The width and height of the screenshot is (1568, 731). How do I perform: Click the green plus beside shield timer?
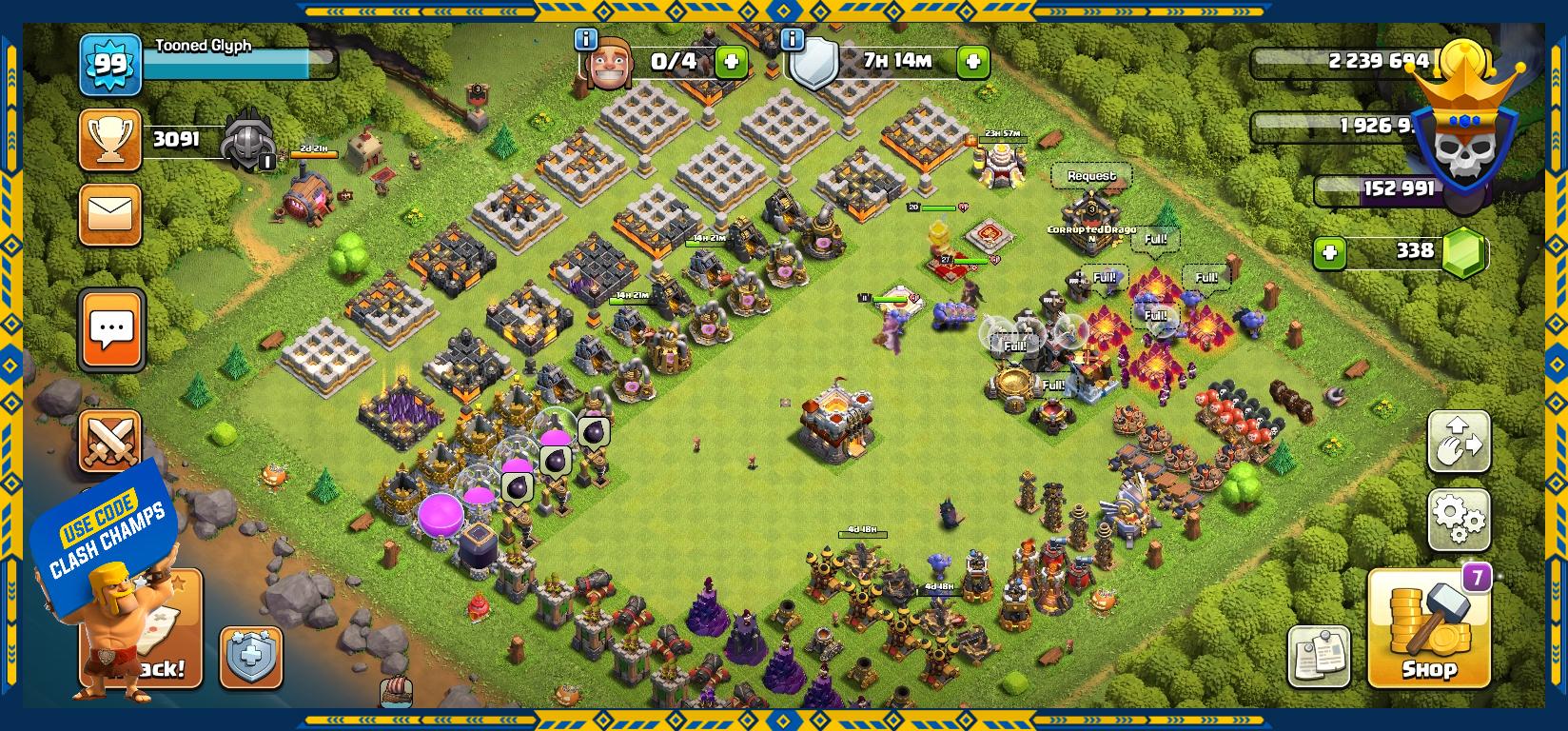pyautogui.click(x=972, y=63)
